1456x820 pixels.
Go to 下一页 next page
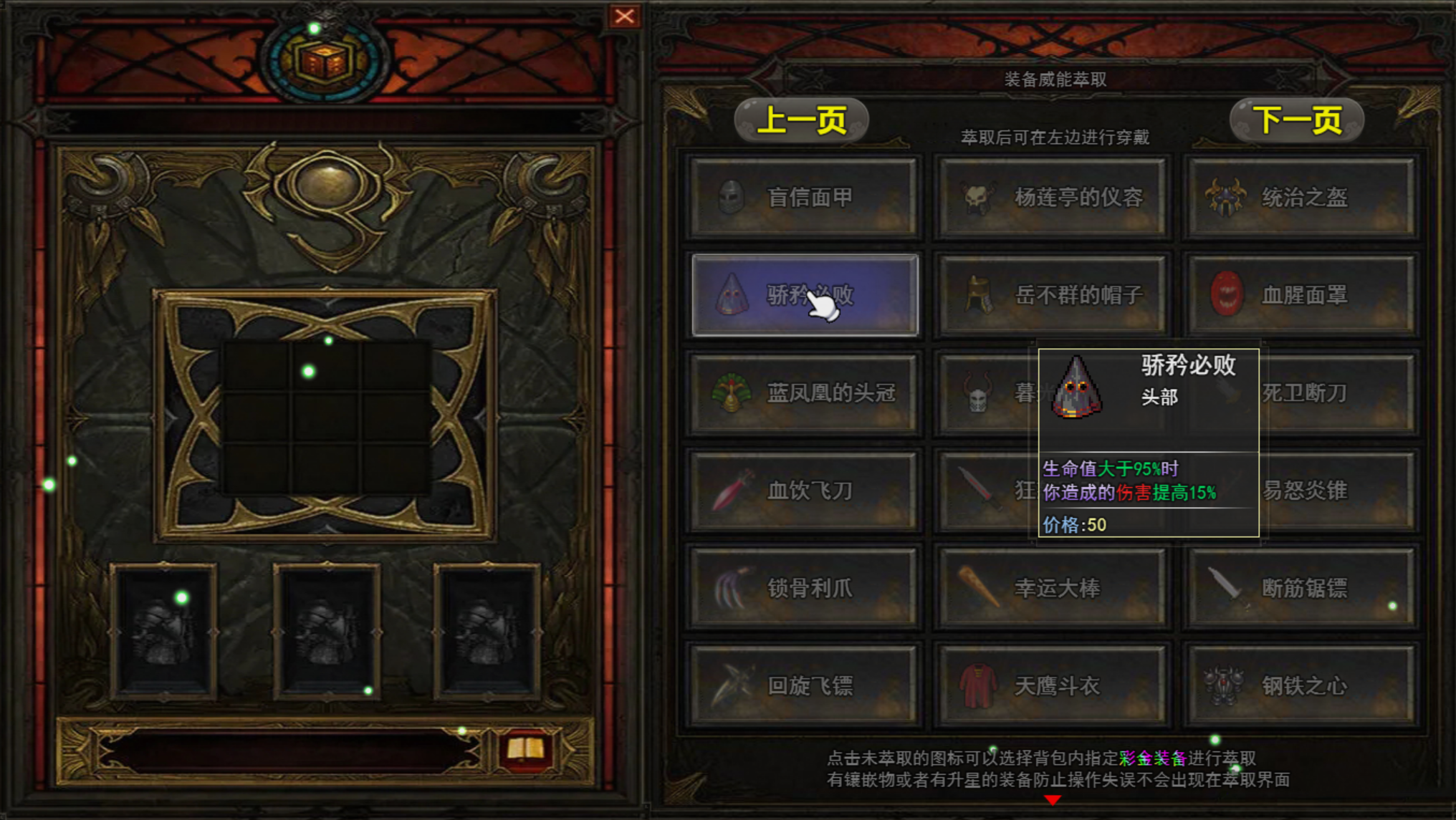1295,118
